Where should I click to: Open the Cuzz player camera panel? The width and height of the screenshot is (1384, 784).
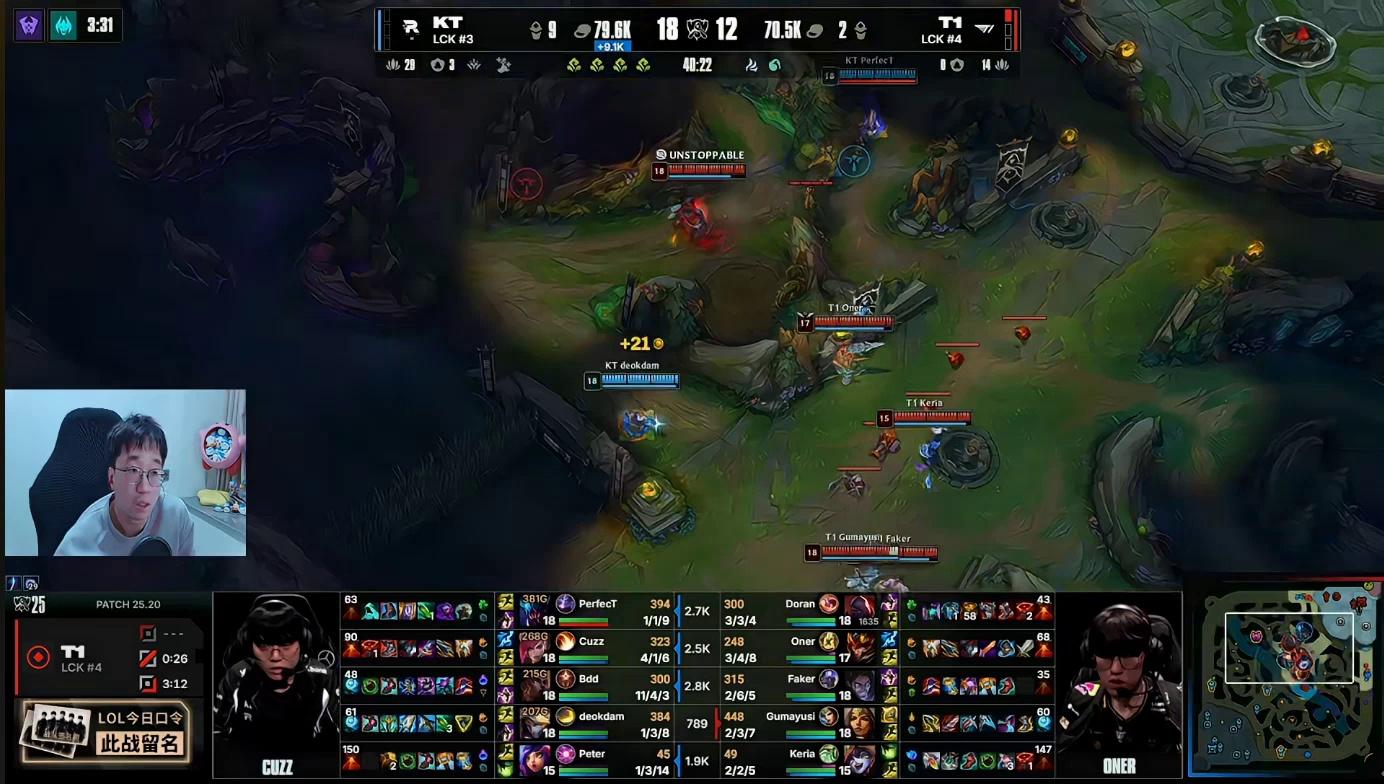tap(276, 685)
